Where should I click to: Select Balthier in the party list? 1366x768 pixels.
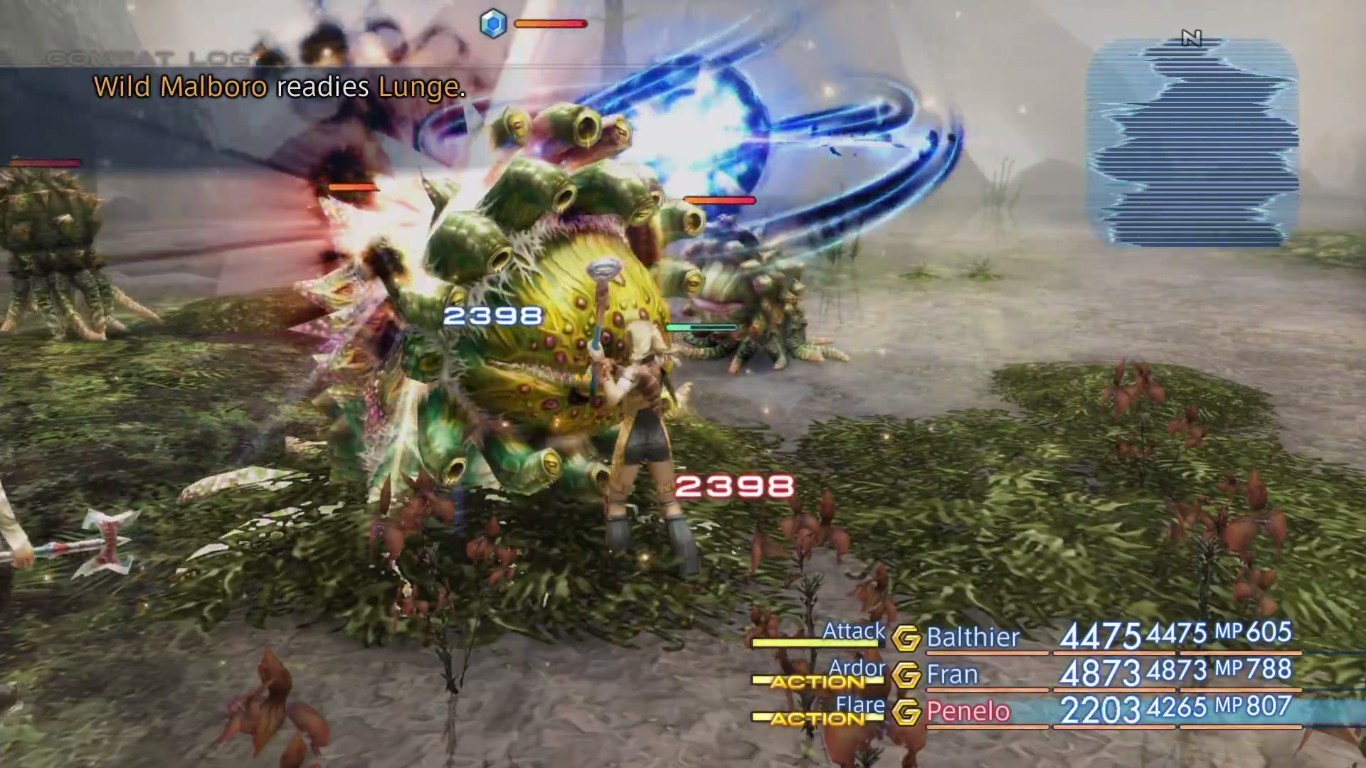(972, 639)
